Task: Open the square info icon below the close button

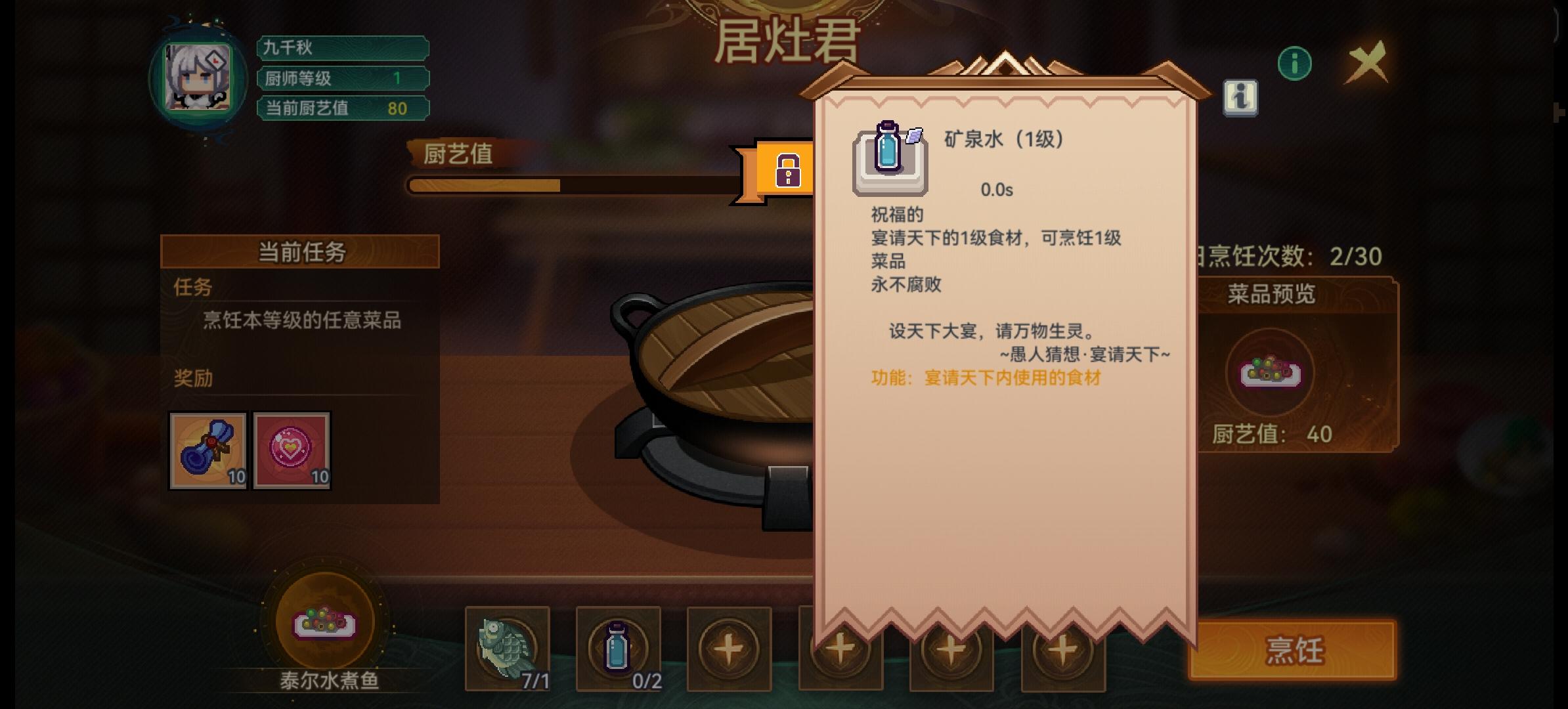Action: [1241, 100]
